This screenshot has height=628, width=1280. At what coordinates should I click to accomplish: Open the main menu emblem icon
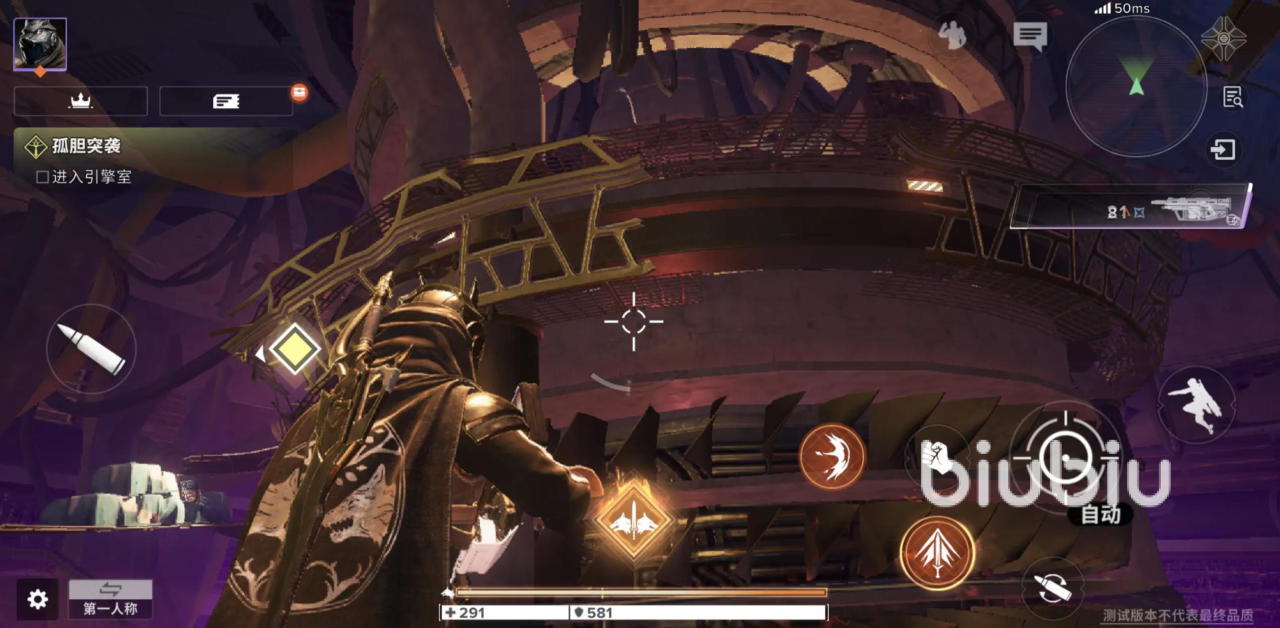pos(1223,38)
